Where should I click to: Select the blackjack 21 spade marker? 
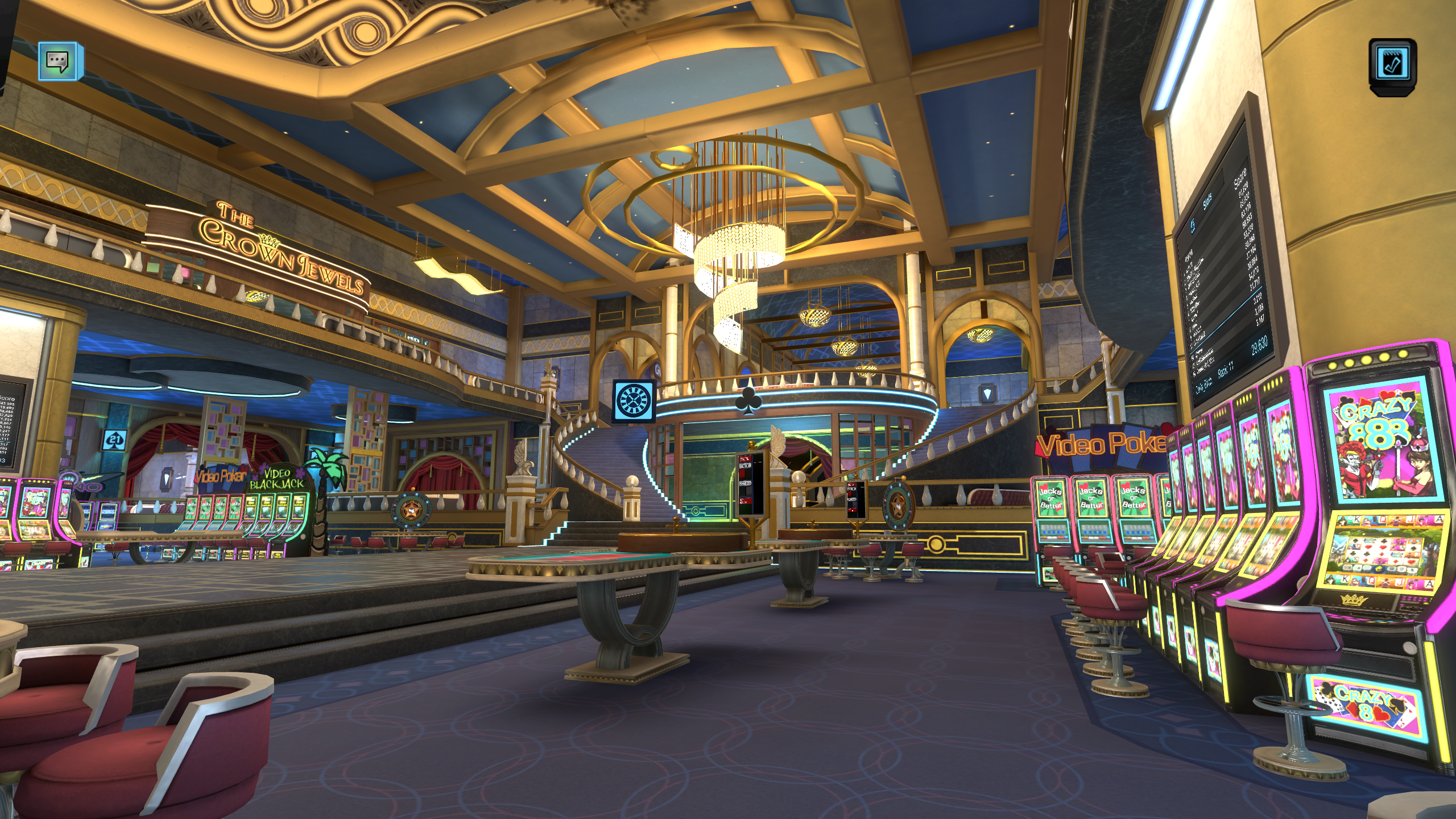114,440
